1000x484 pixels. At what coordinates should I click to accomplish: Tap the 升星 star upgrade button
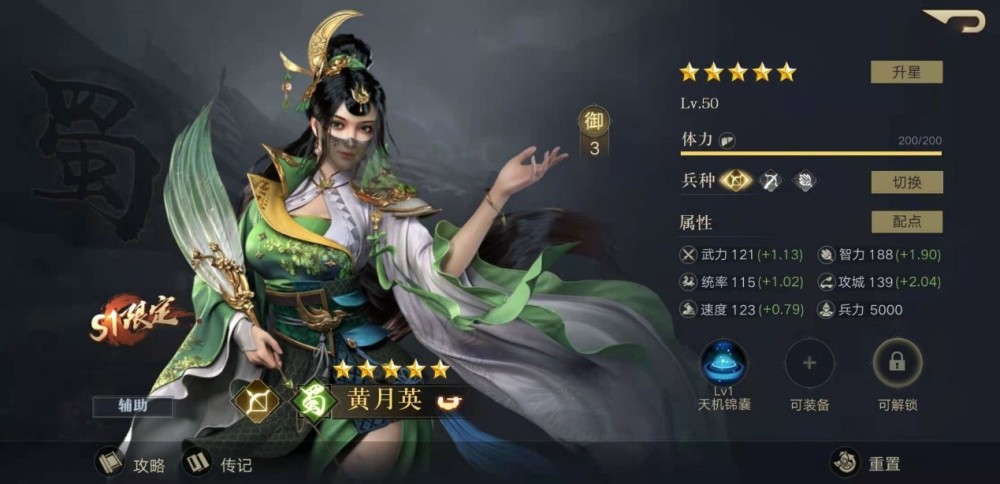pyautogui.click(x=906, y=72)
